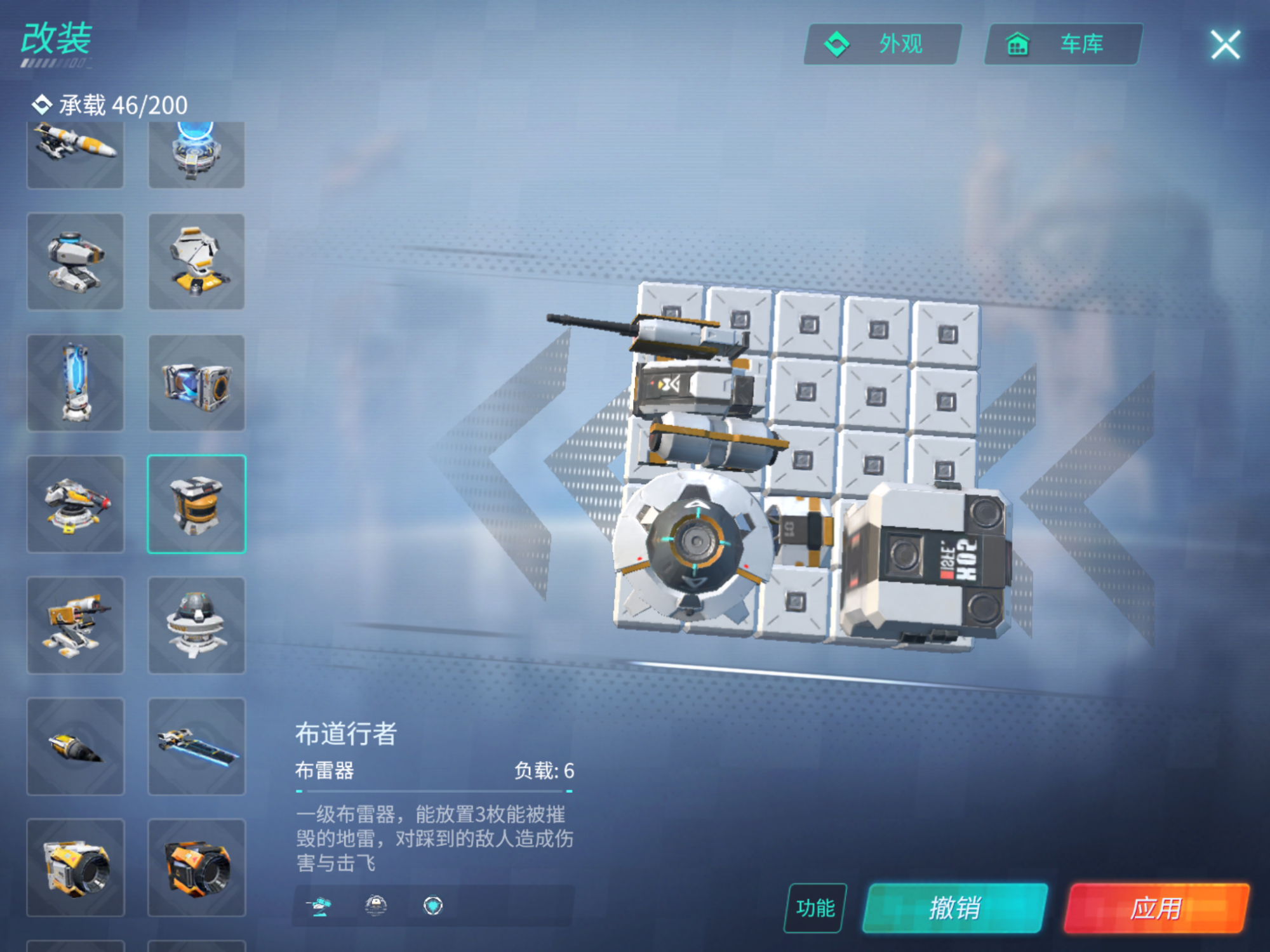Select the blue teleporter part icon
The image size is (1270, 952).
click(197, 154)
